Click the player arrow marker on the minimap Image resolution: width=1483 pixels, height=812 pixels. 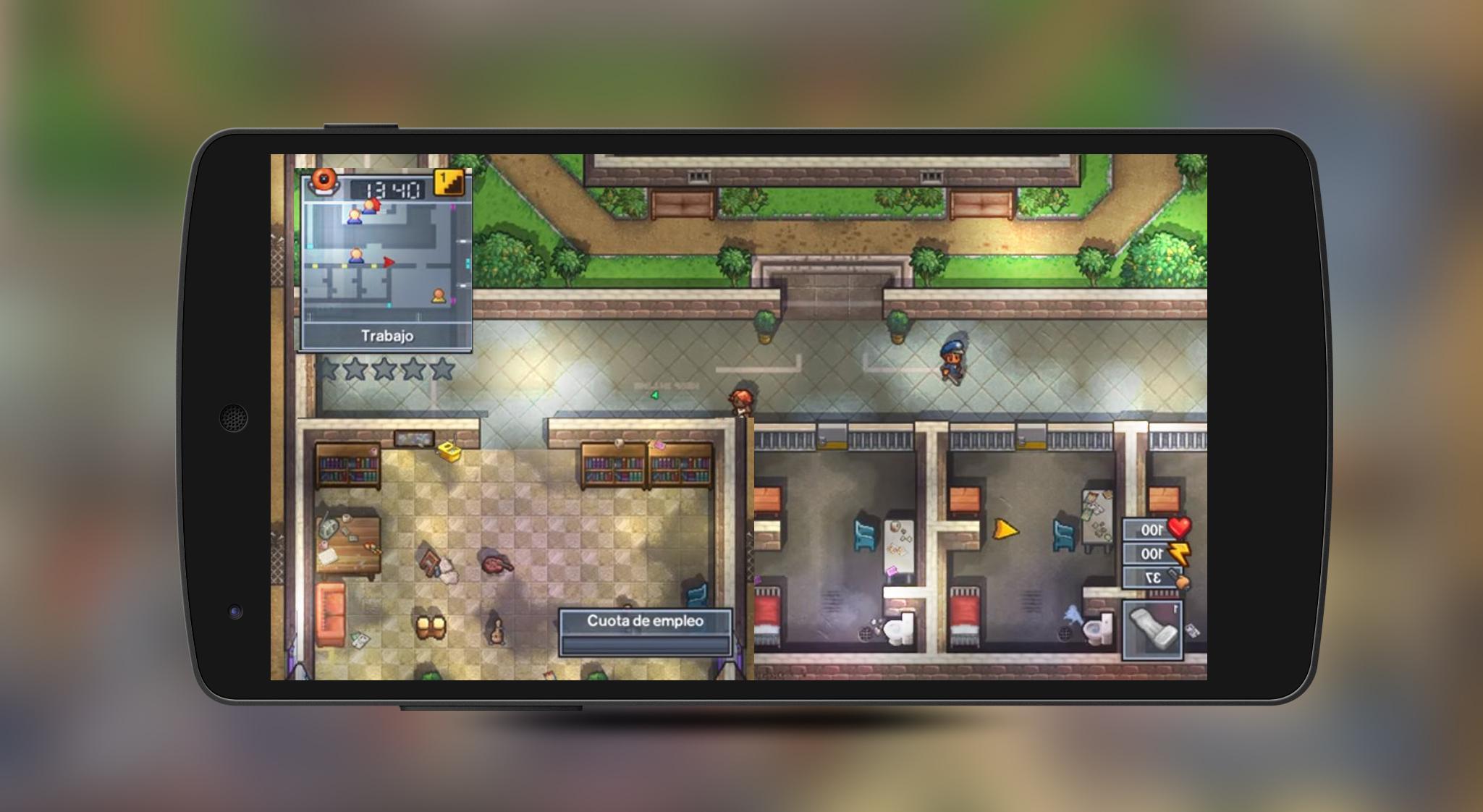coord(389,261)
